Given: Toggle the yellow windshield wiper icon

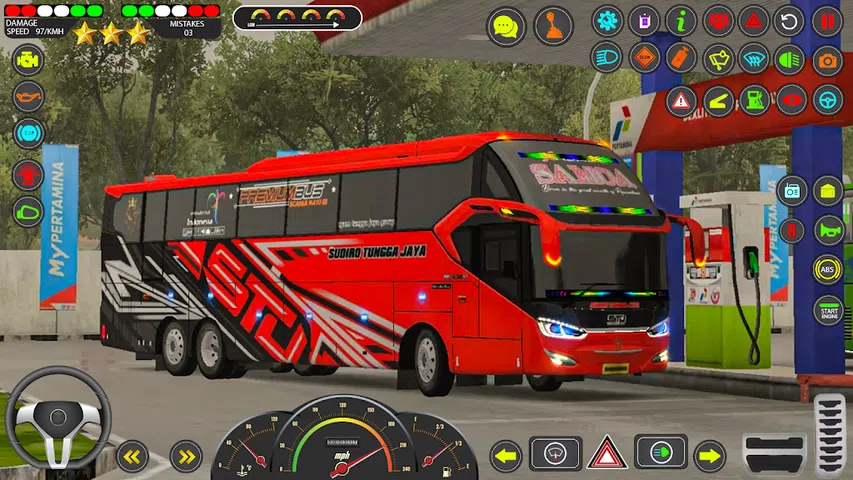Looking at the screenshot, I should 717,59.
